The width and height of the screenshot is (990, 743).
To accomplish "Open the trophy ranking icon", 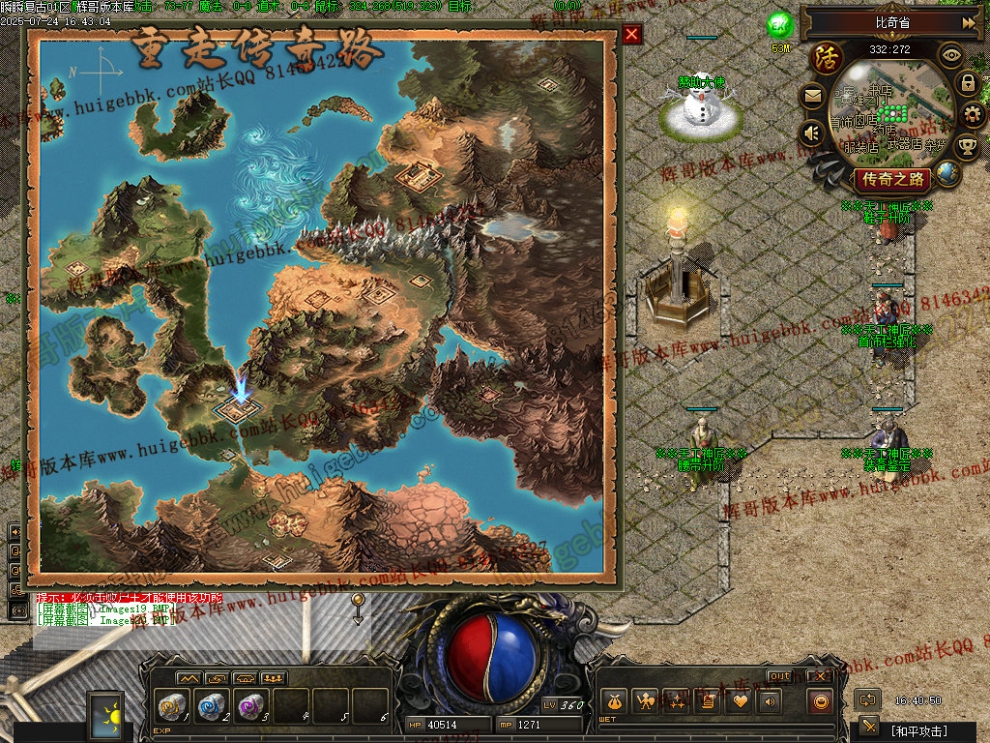I will pos(967,148).
